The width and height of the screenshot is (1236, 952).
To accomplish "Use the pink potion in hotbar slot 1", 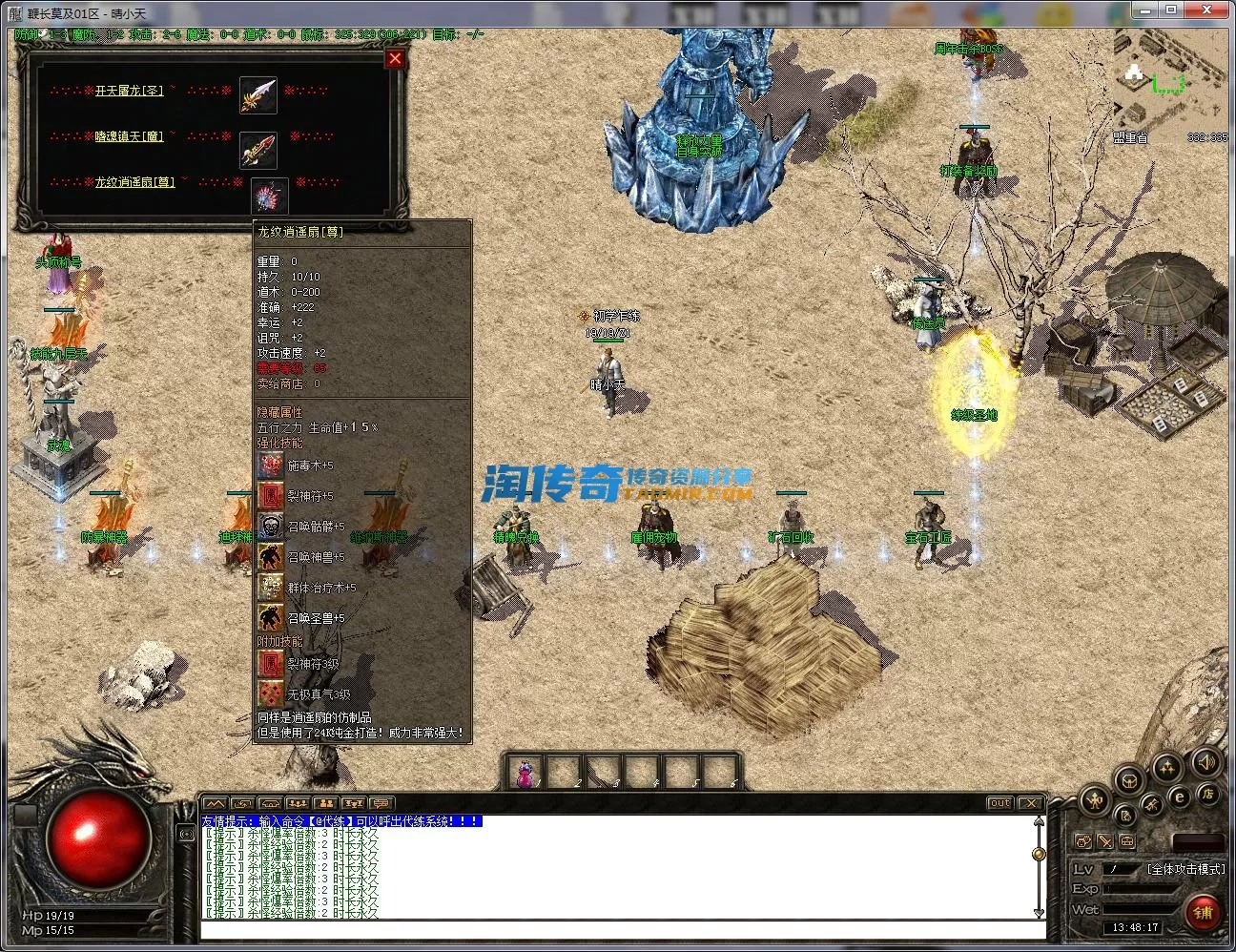I will tap(525, 772).
